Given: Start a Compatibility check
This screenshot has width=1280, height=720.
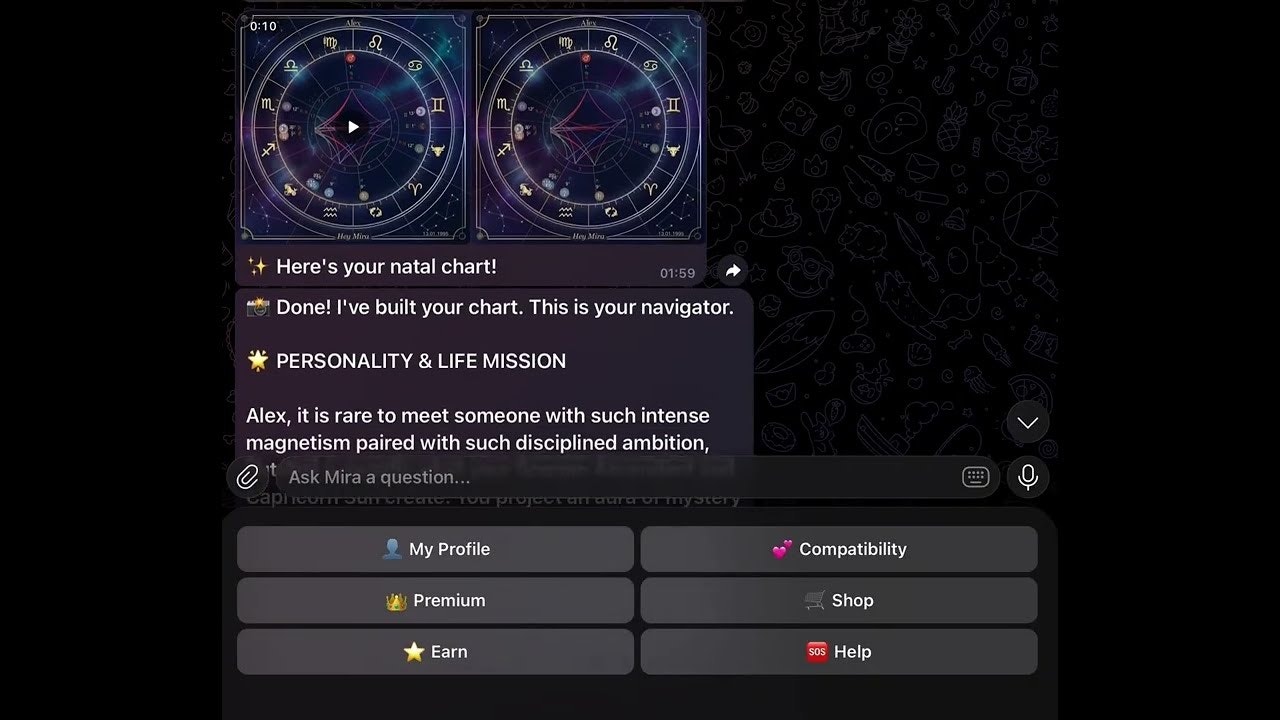Looking at the screenshot, I should tap(840, 548).
